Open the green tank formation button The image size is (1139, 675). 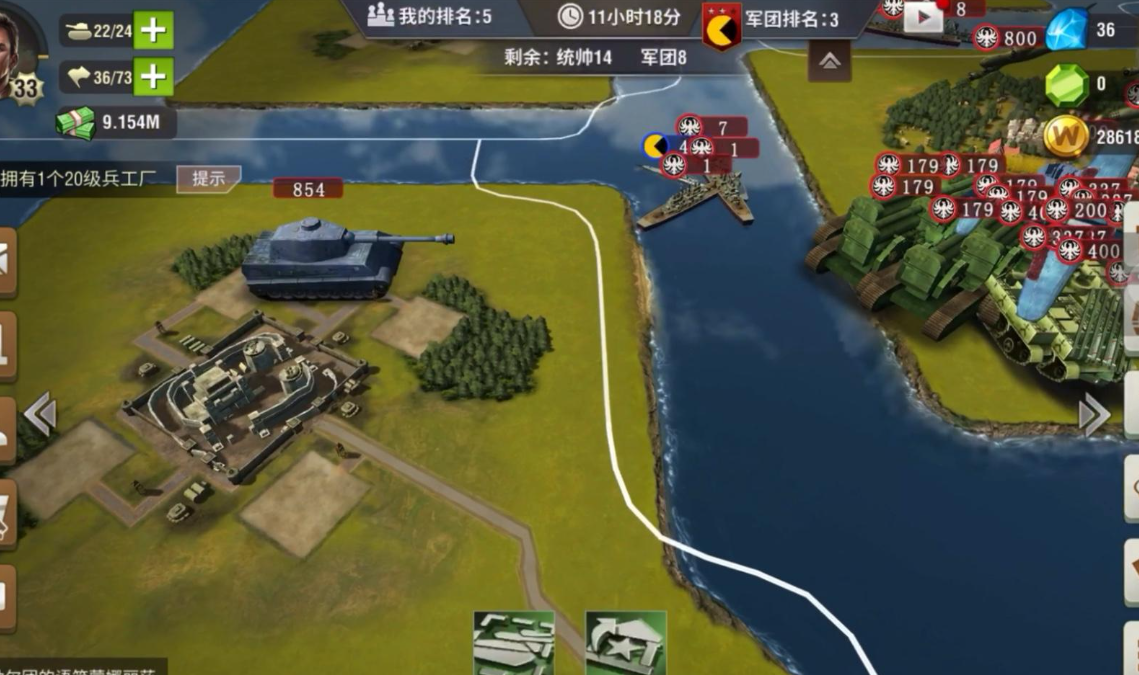pyautogui.click(x=514, y=643)
